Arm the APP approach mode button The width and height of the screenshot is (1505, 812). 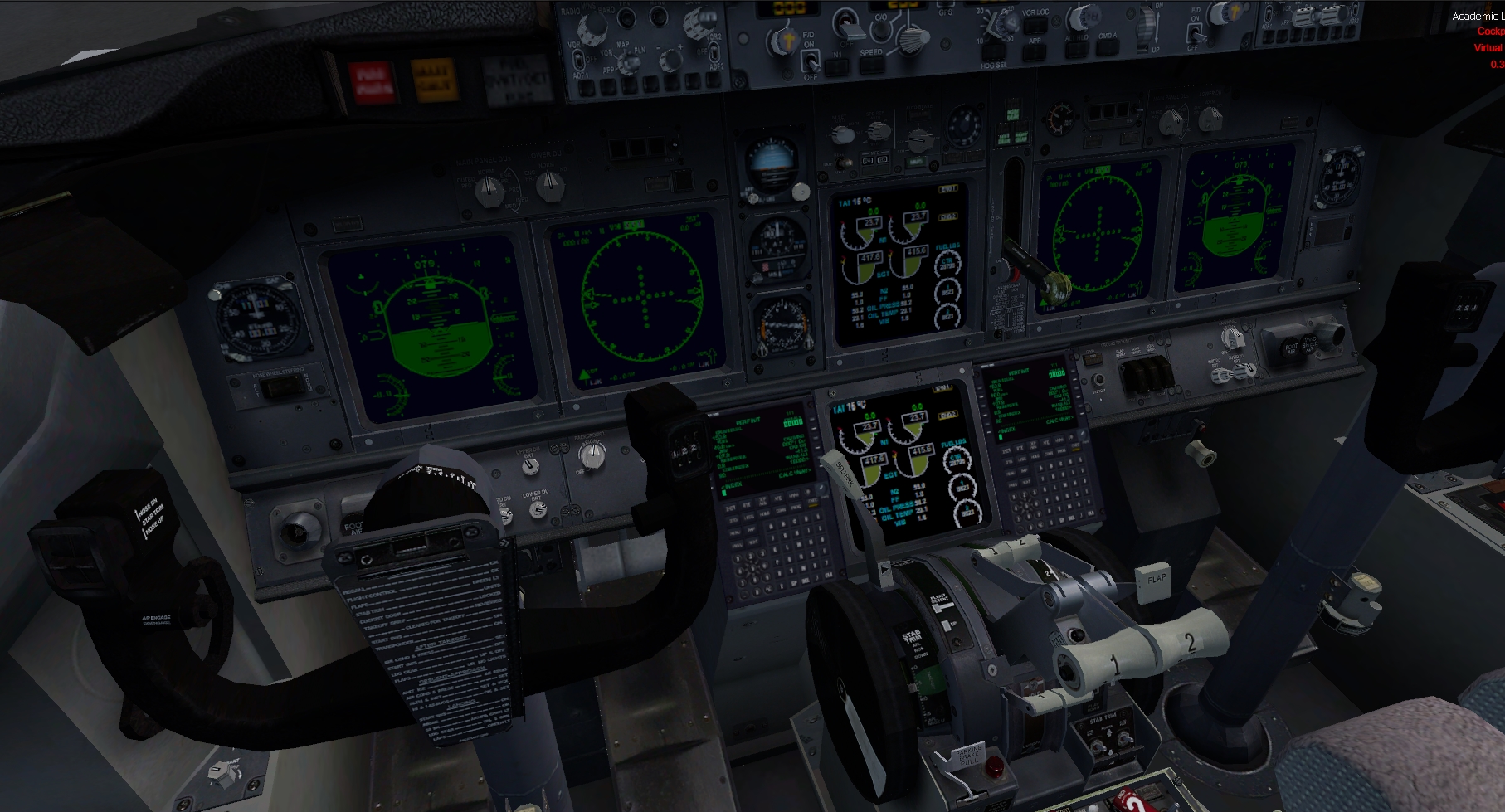point(1035,52)
